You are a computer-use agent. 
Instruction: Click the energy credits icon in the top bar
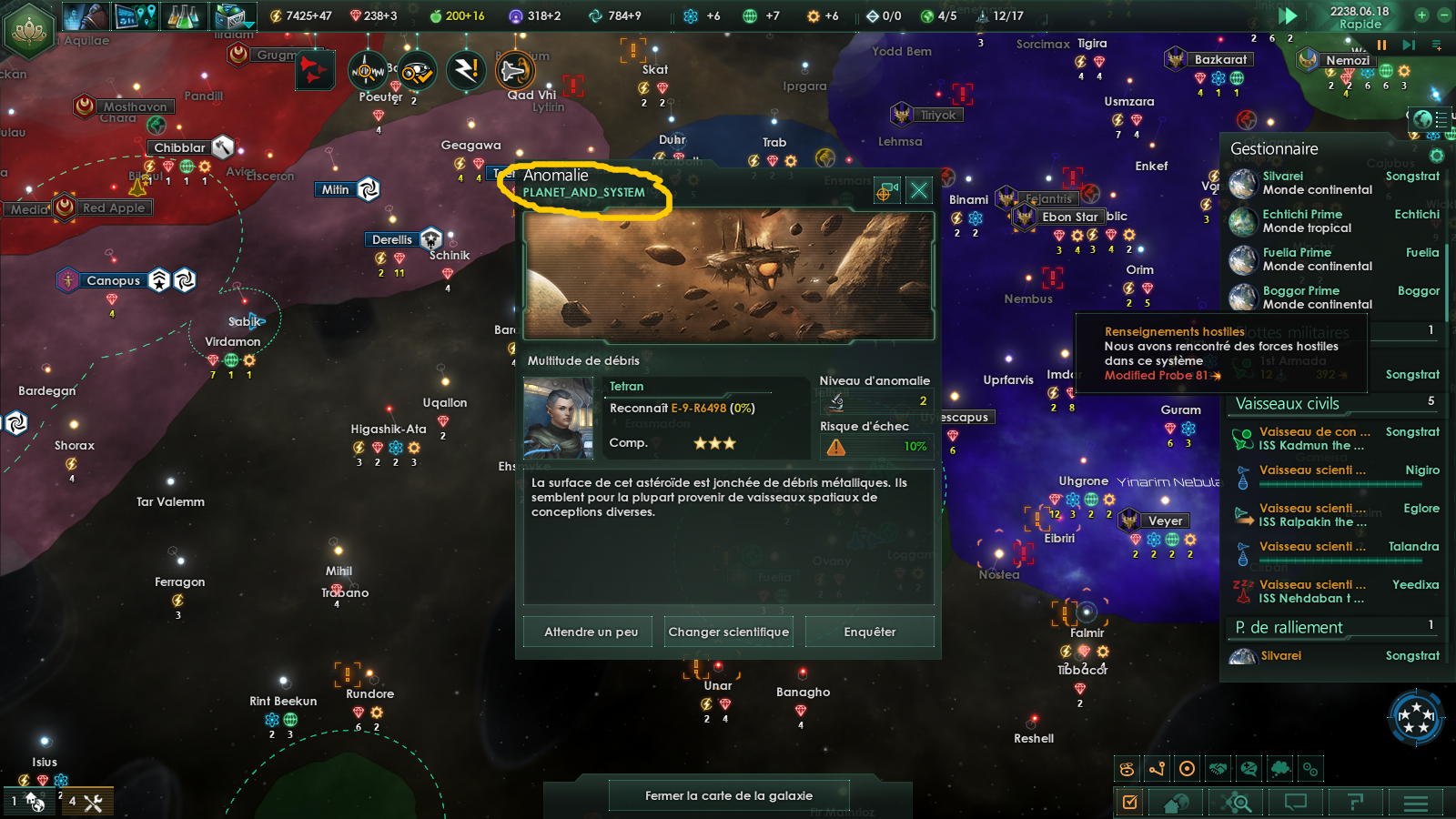(x=276, y=15)
